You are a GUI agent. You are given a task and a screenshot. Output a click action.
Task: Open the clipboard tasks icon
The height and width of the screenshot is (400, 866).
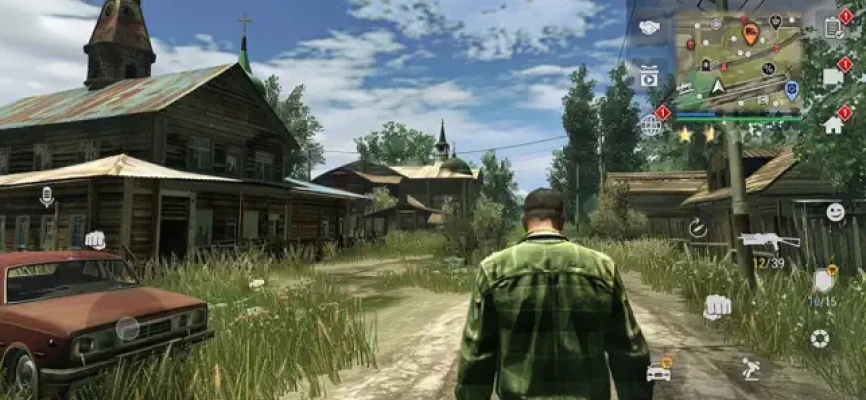coord(834,28)
